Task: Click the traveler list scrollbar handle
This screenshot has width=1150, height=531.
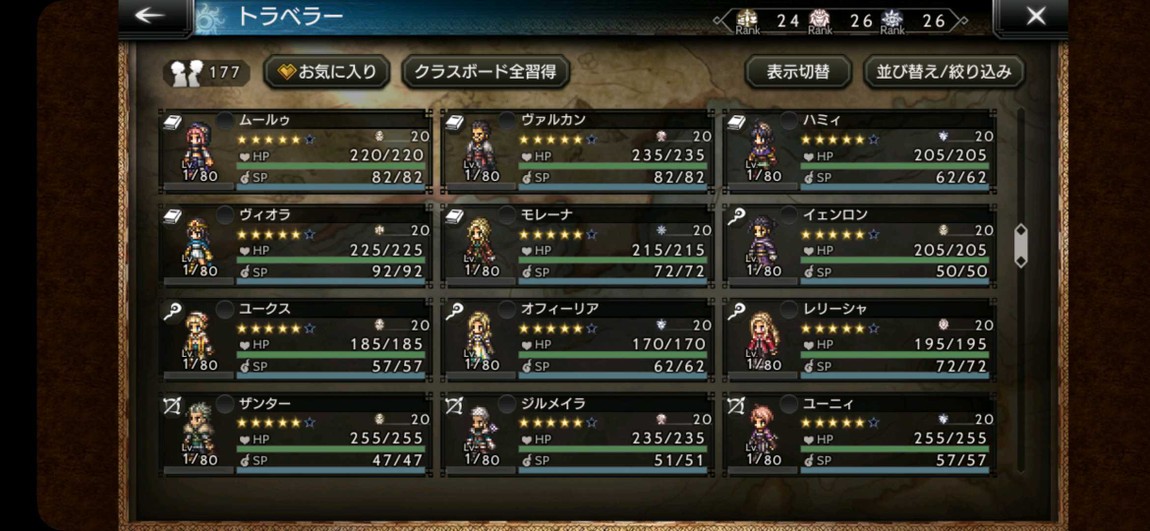Action: 1021,245
